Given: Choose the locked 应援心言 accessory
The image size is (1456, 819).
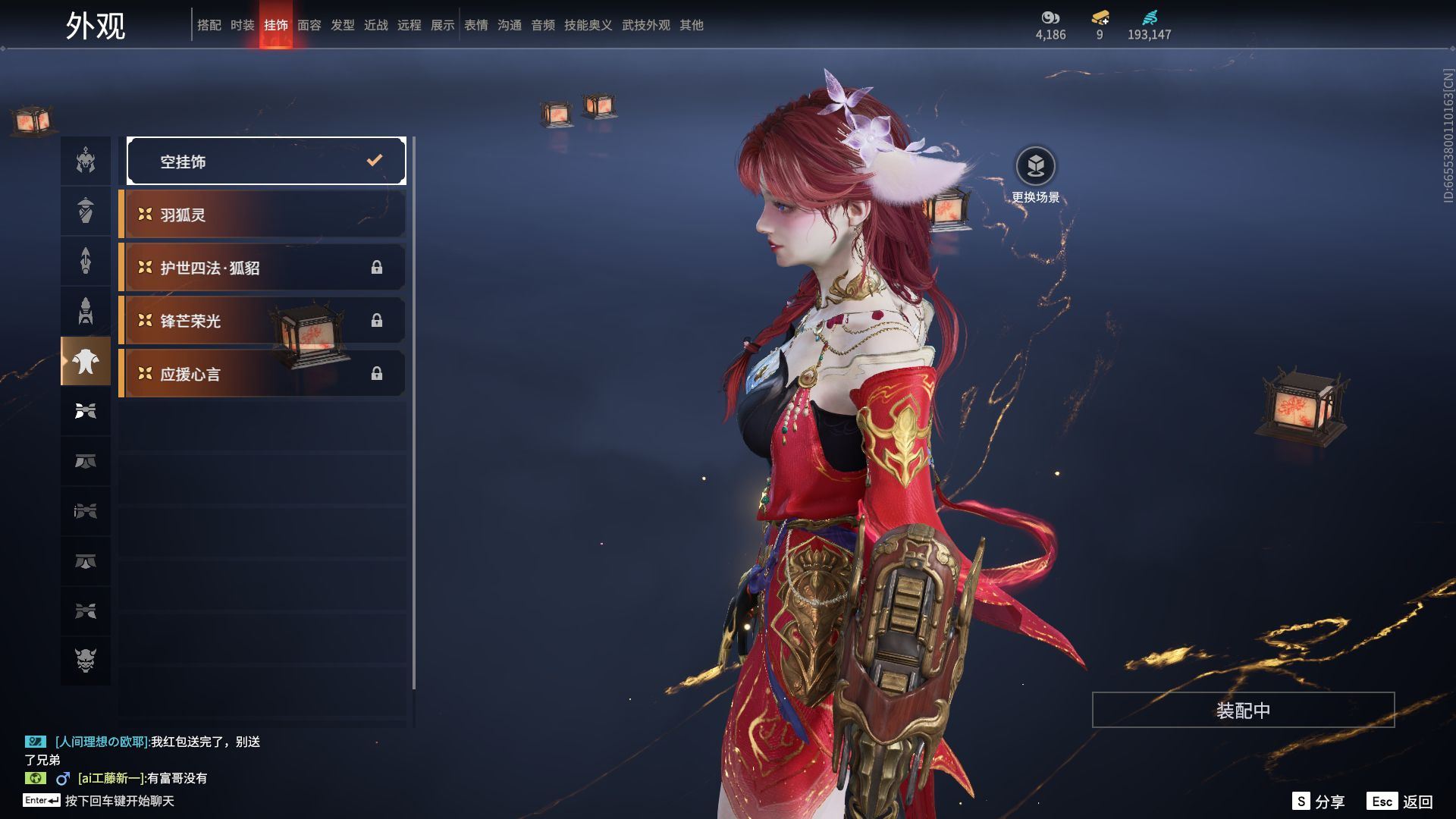Looking at the screenshot, I should [x=262, y=374].
